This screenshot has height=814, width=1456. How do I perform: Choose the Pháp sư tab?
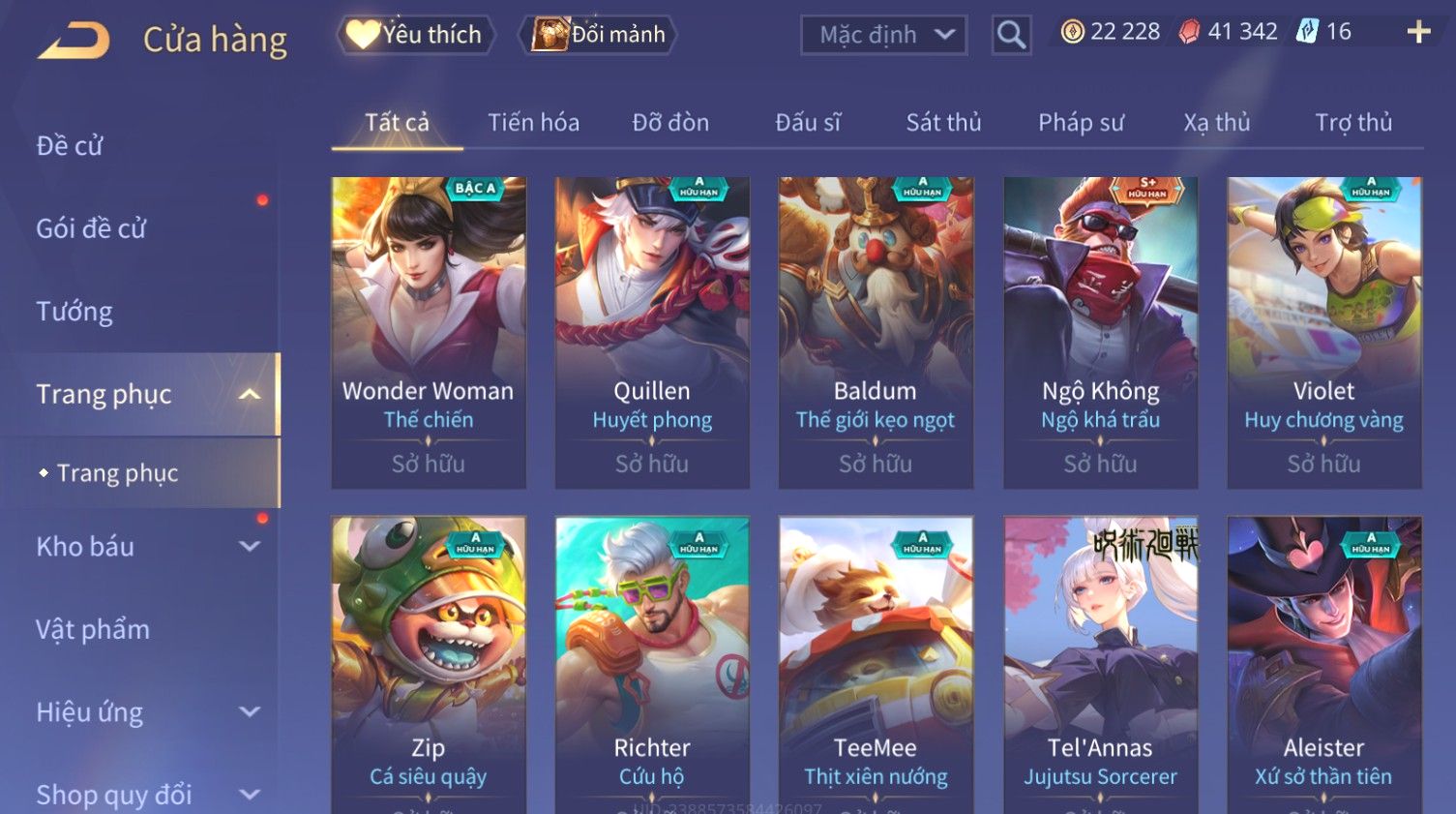tap(1081, 123)
